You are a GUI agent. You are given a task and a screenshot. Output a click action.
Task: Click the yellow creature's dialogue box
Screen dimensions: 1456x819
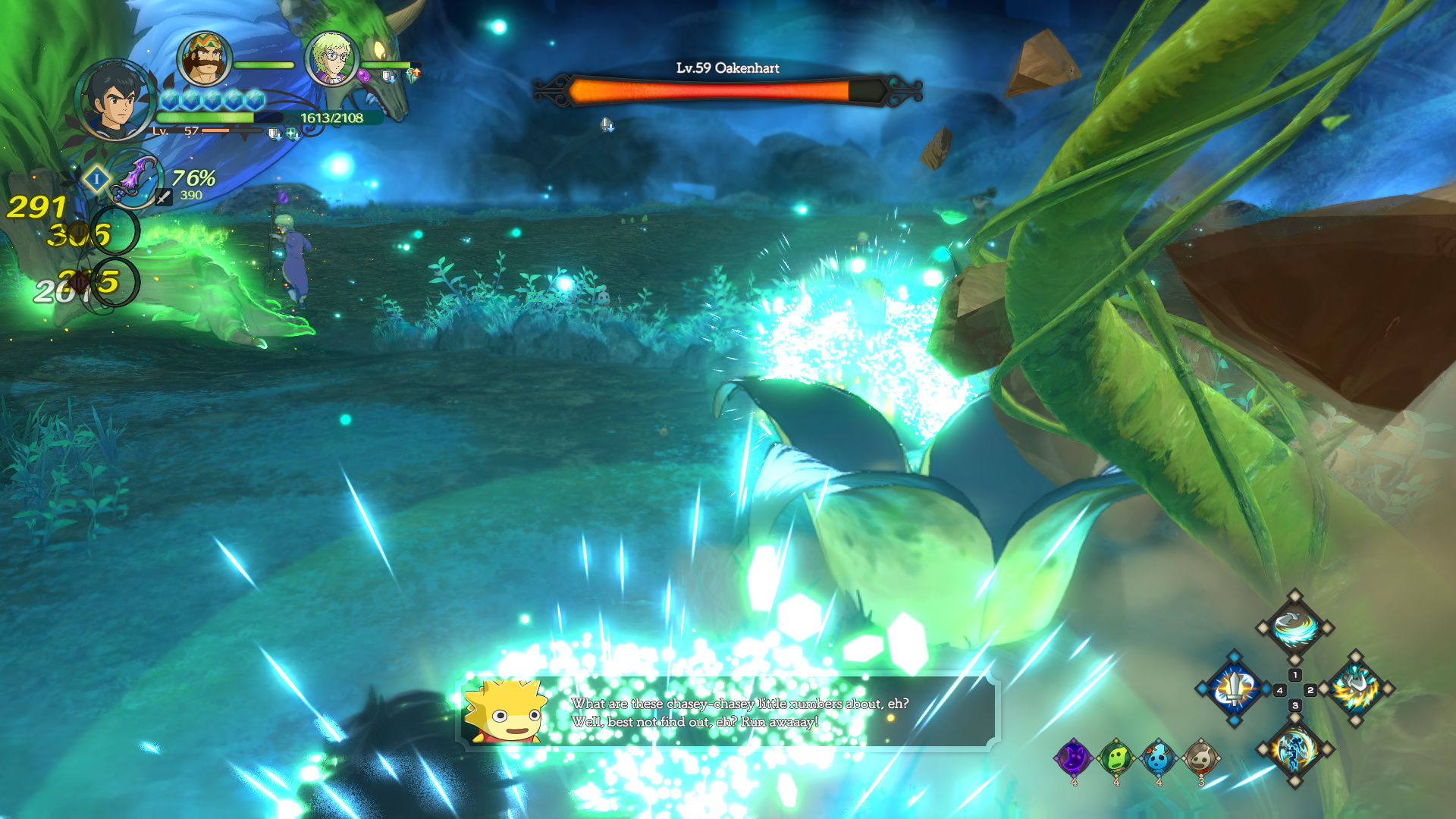click(x=728, y=713)
